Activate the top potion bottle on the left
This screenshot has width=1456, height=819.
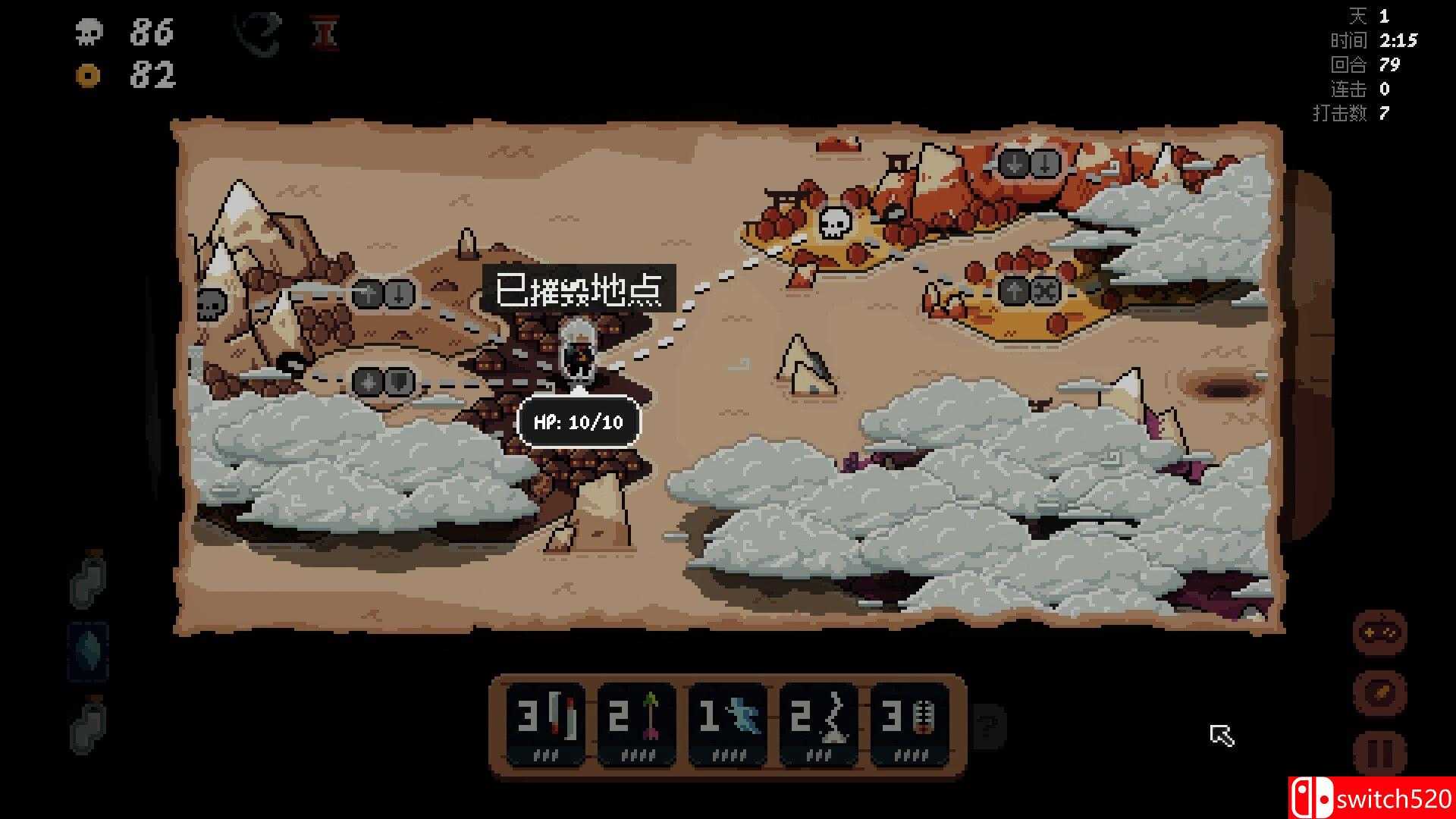click(x=87, y=584)
